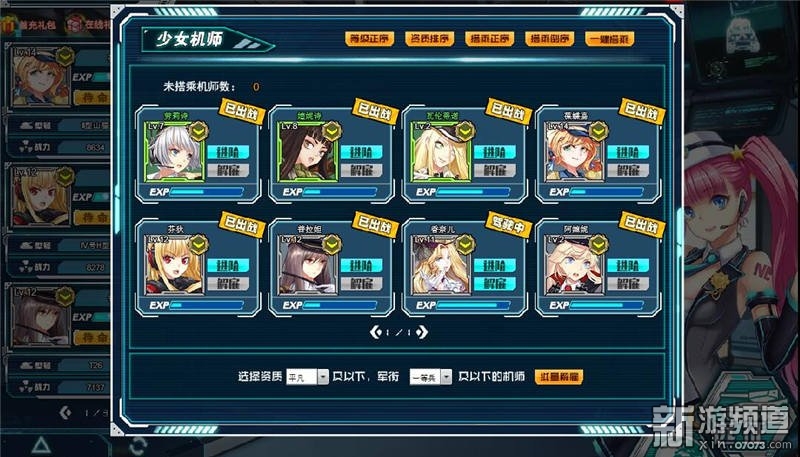The image size is (800, 457).
Task: Go to the previous pilot page
Action: click(374, 331)
